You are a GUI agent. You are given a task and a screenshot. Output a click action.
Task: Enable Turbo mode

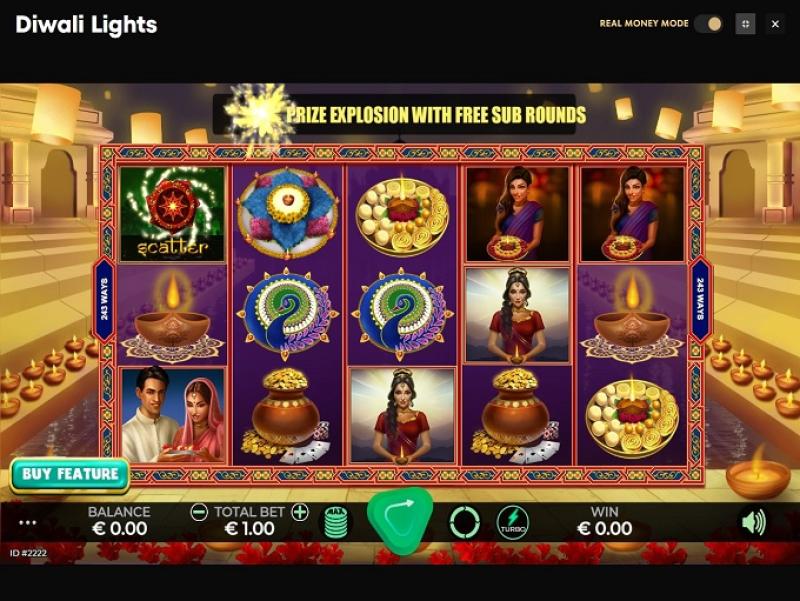pos(513,522)
